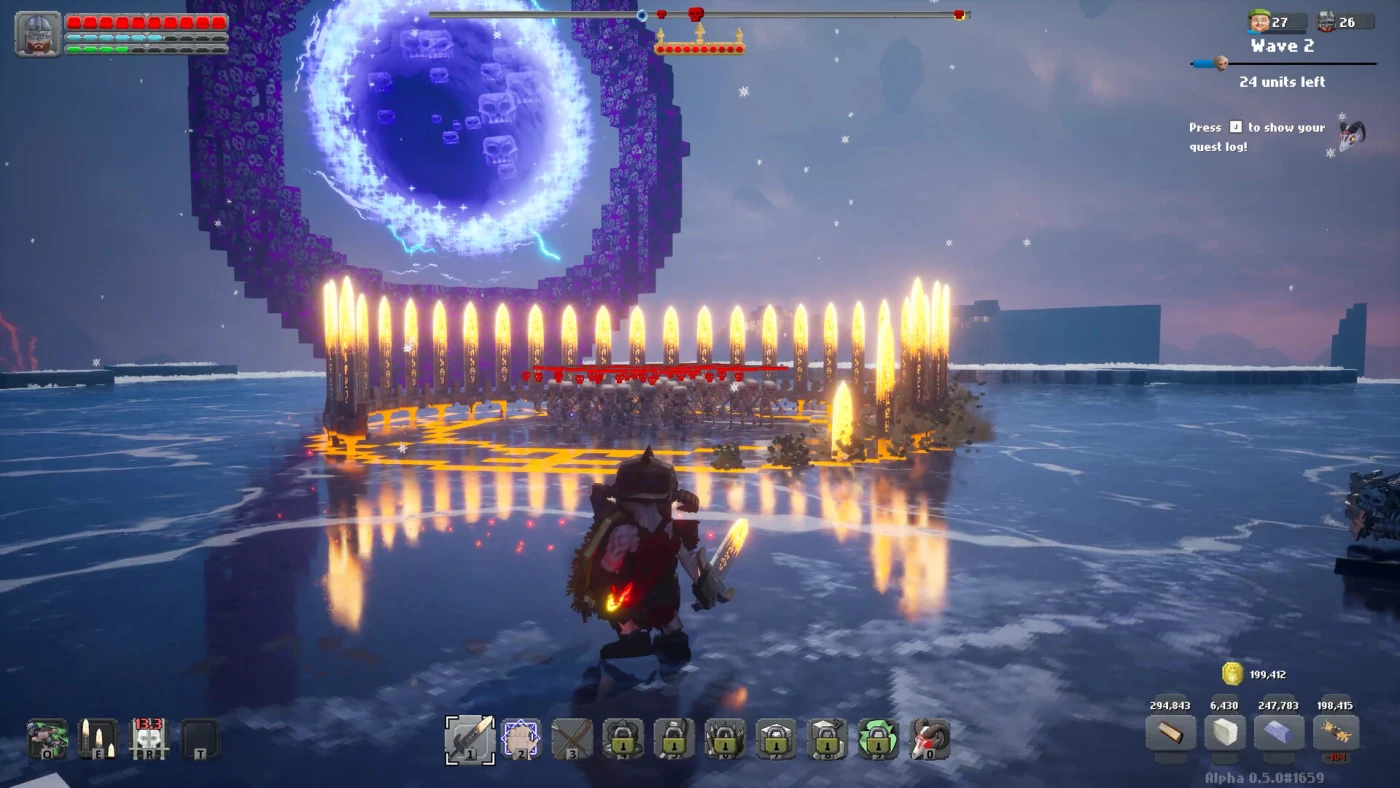Click the iron ingot resource slot
Screen dimensions: 1400x788
pos(1278,733)
